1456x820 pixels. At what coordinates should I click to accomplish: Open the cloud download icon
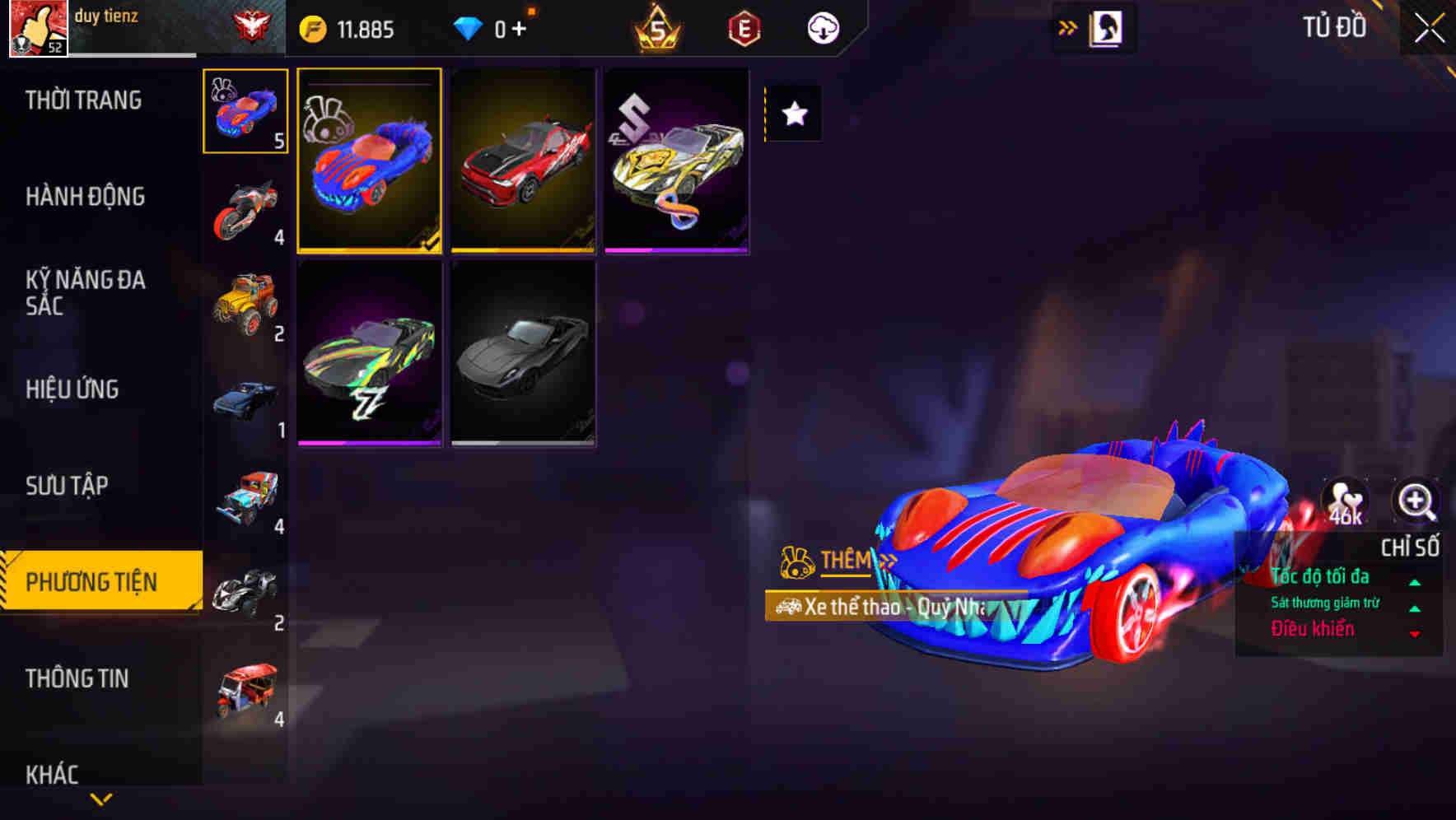tap(821, 27)
